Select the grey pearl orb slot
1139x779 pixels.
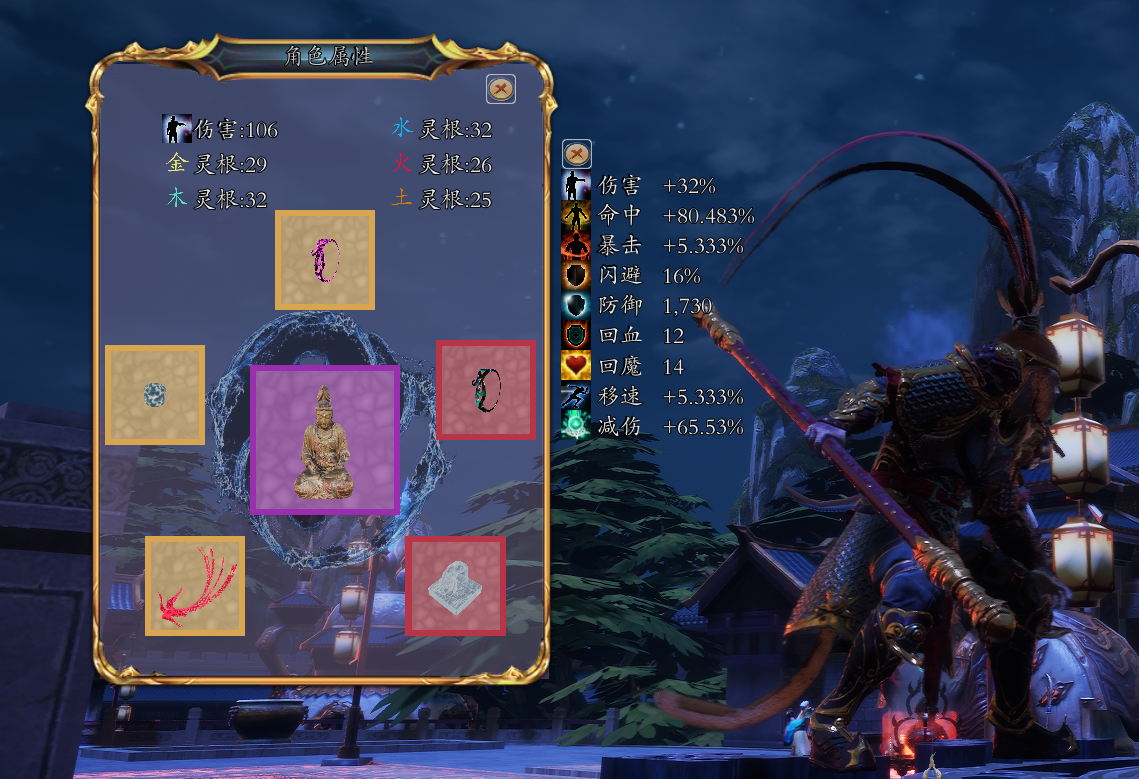(155, 395)
